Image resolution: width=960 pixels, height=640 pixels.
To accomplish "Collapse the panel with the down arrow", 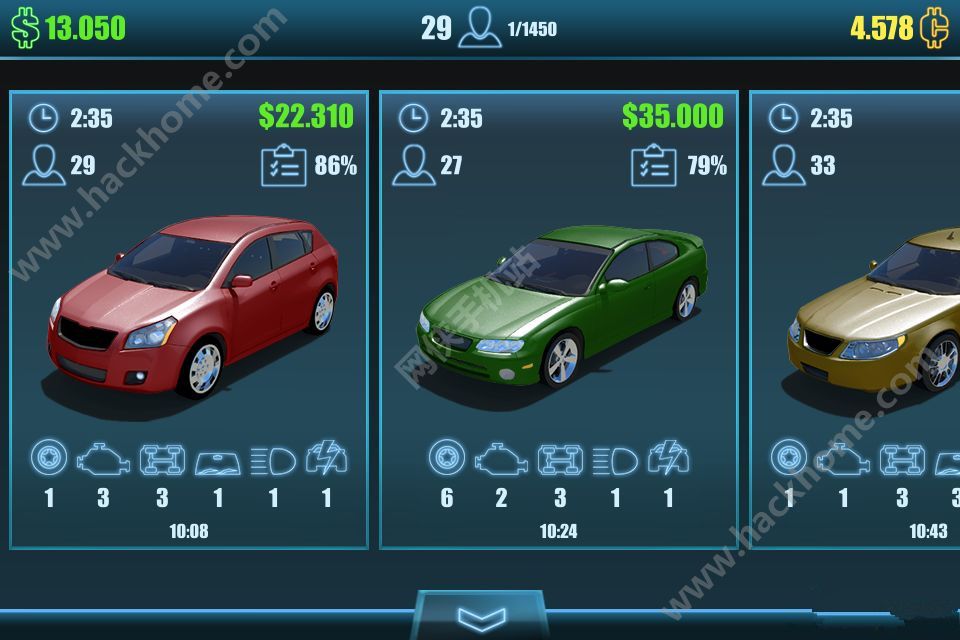I will pyautogui.click(x=480, y=616).
